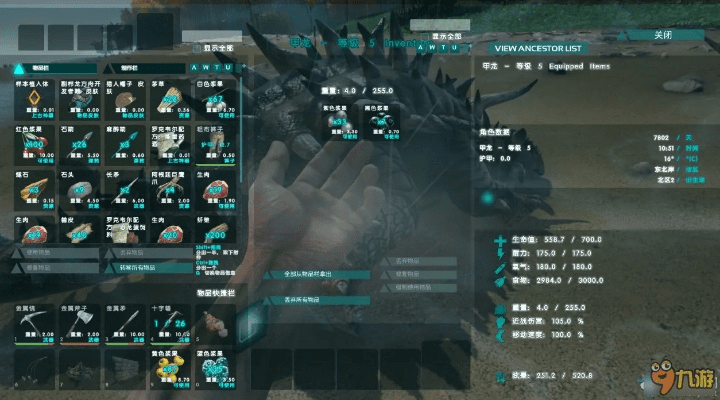Select the red berries stack x400
The width and height of the screenshot is (720, 400).
[x=35, y=144]
